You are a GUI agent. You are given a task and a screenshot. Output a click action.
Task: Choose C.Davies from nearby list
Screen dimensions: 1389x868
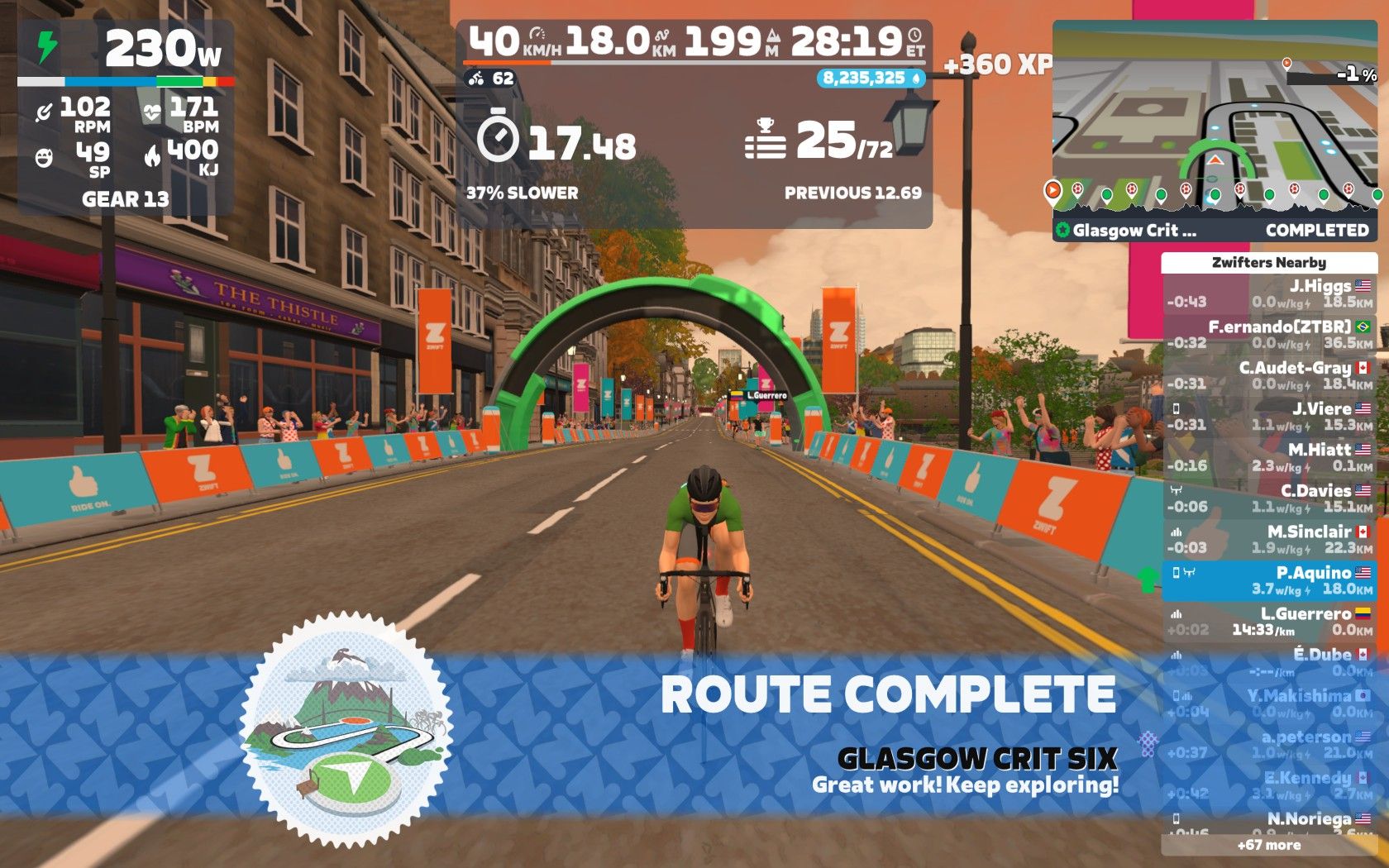coord(1268,498)
